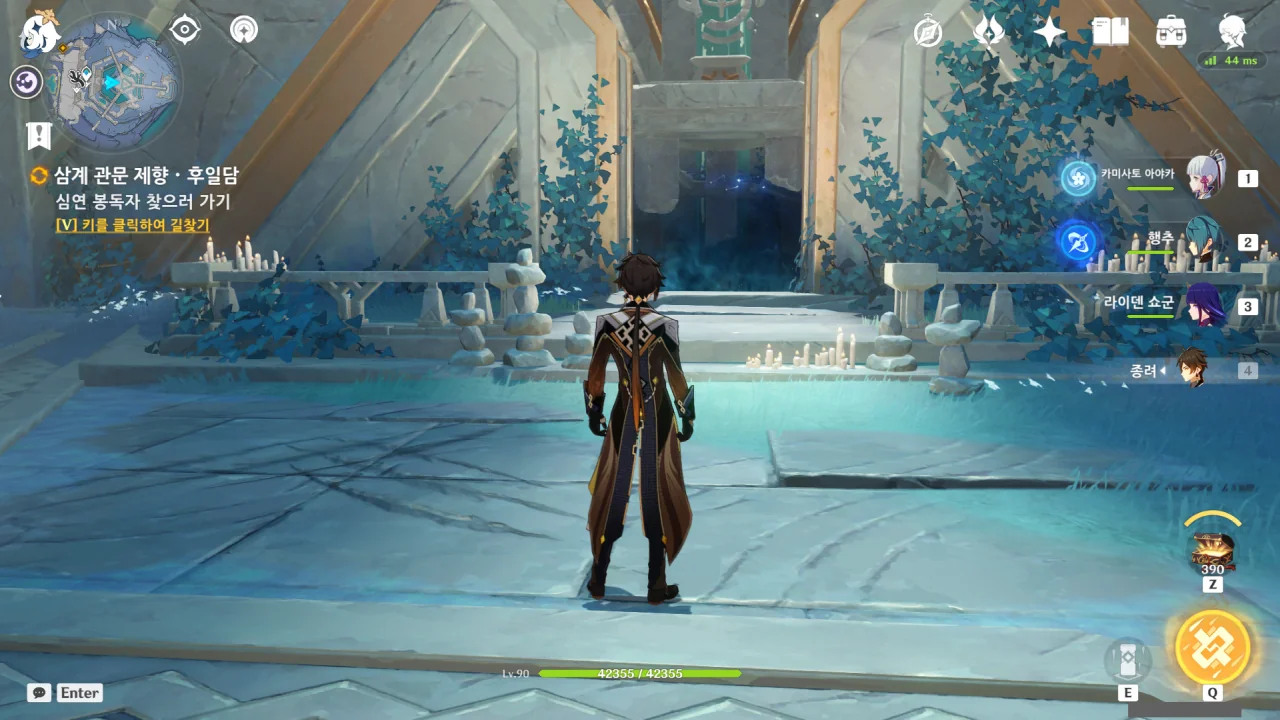The image size is (1280, 720).
Task: Open the adventurer handbook book icon
Action: 1110,32
